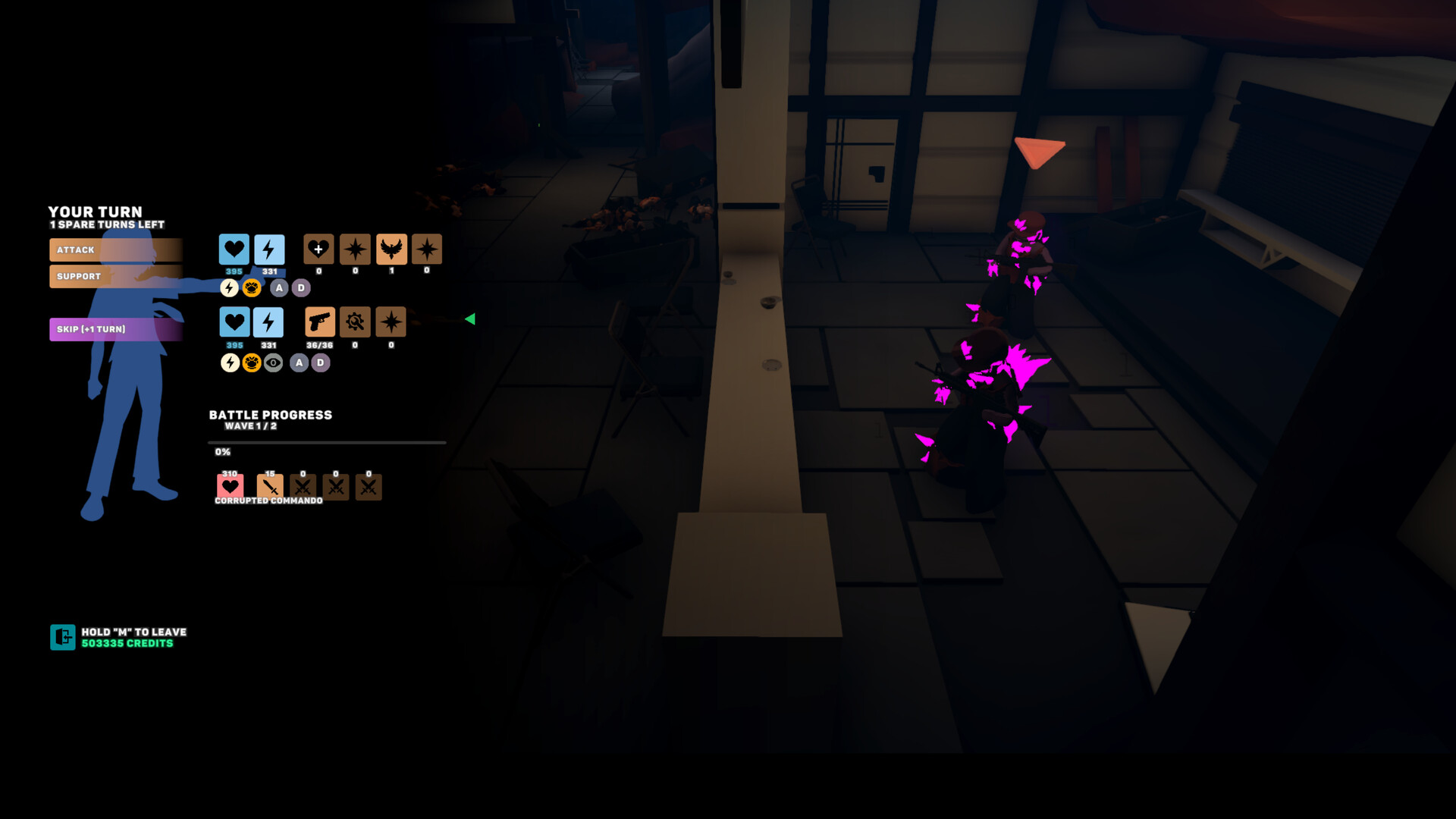Screen dimensions: 1456x819
Task: Select the health heart icon showing 395
Action: [234, 250]
